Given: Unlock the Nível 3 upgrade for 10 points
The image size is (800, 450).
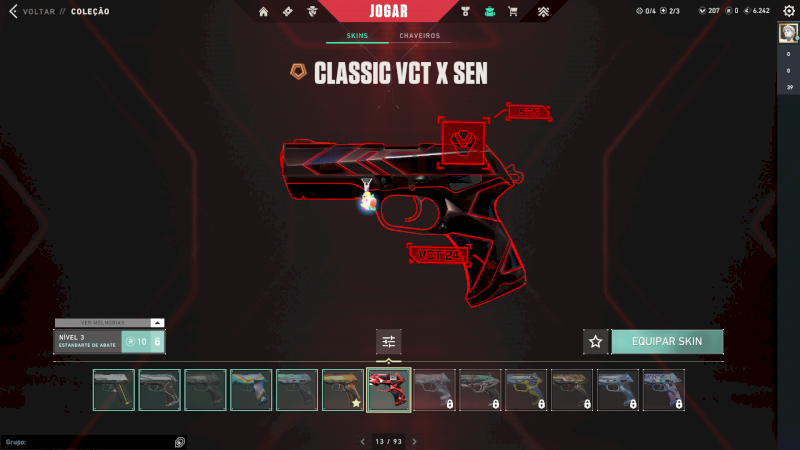Looking at the screenshot, I should point(142,342).
